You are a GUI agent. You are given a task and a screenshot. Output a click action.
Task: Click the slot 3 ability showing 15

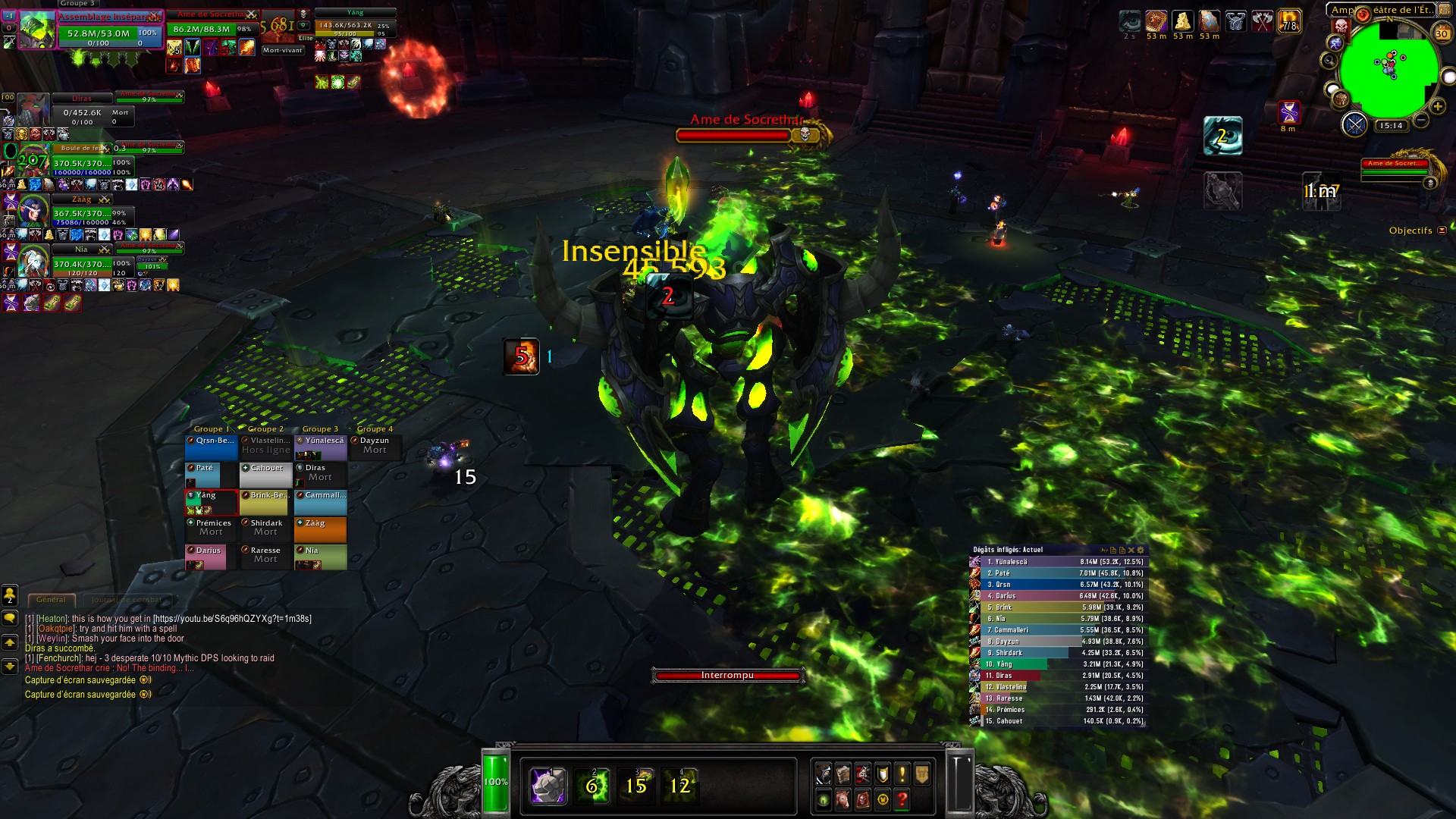(x=635, y=786)
